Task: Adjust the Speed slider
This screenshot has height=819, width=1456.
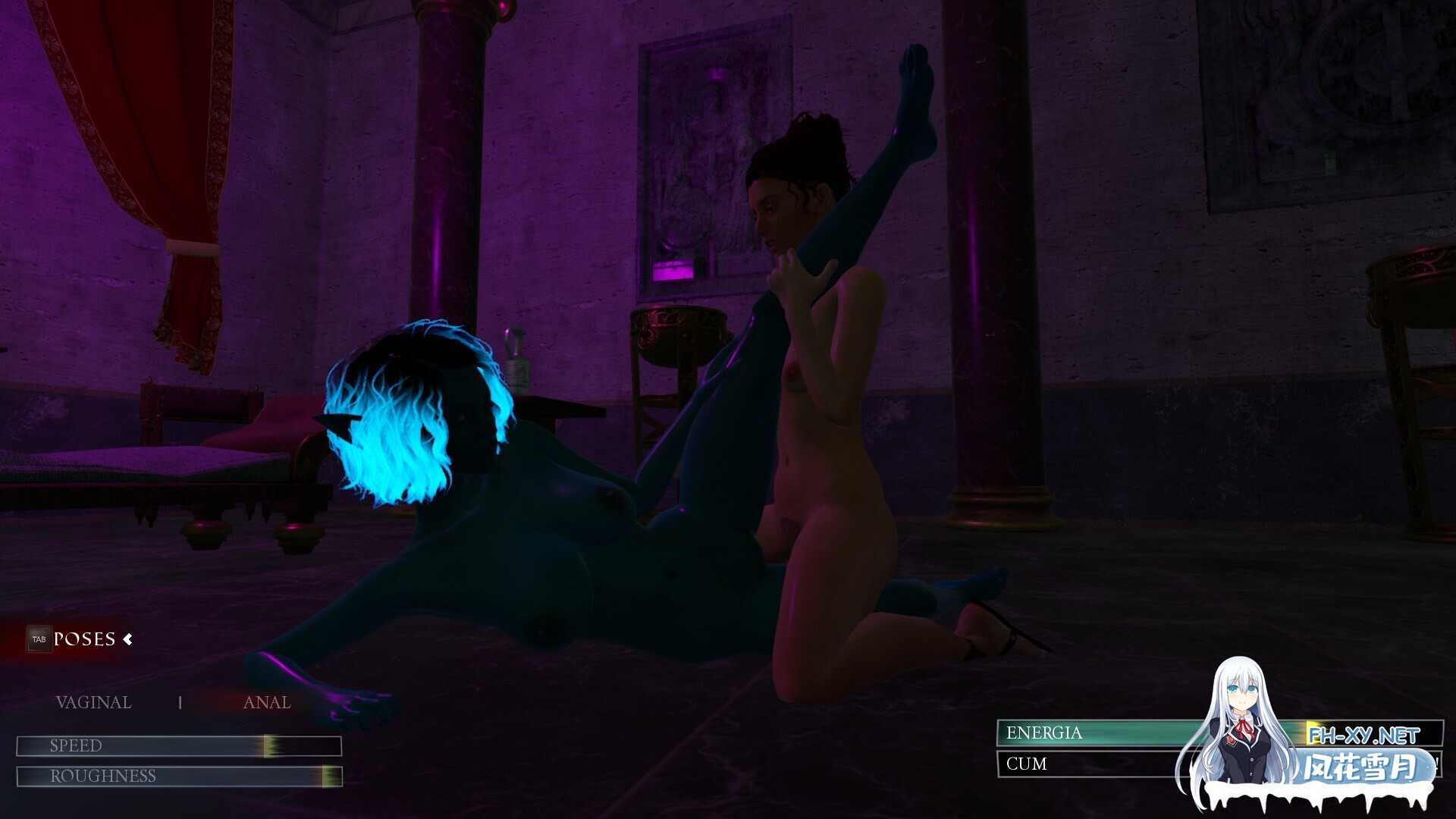Action: (270, 746)
